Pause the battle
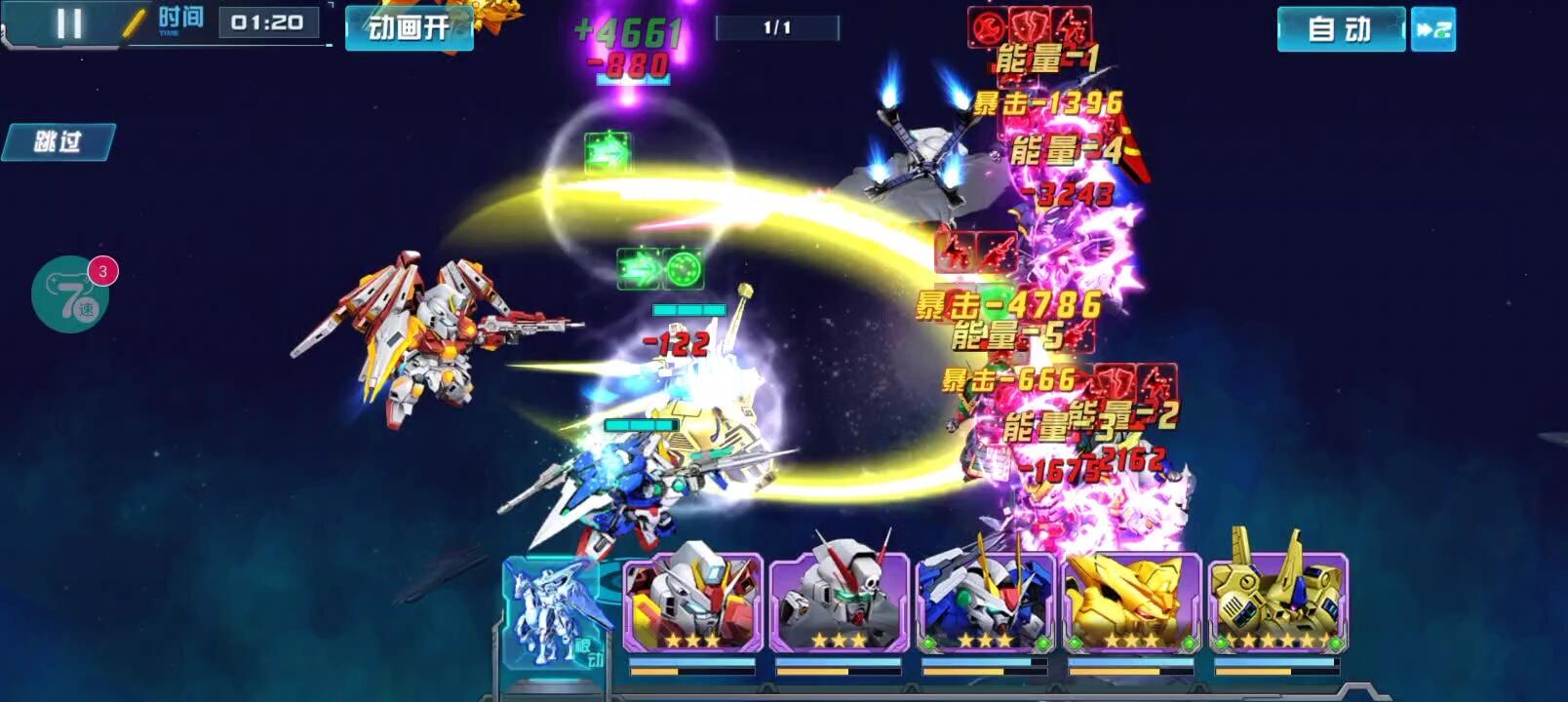Screen dimensions: 1568x702 (x=68, y=23)
